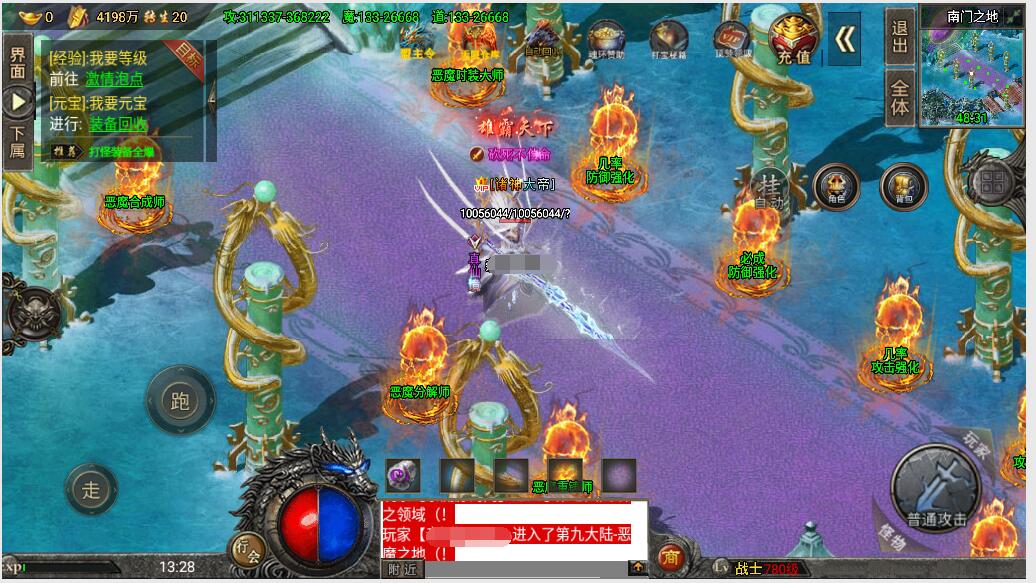1036x583 pixels.
Task: Use the 普通攻击 normal attack button
Action: (936, 489)
